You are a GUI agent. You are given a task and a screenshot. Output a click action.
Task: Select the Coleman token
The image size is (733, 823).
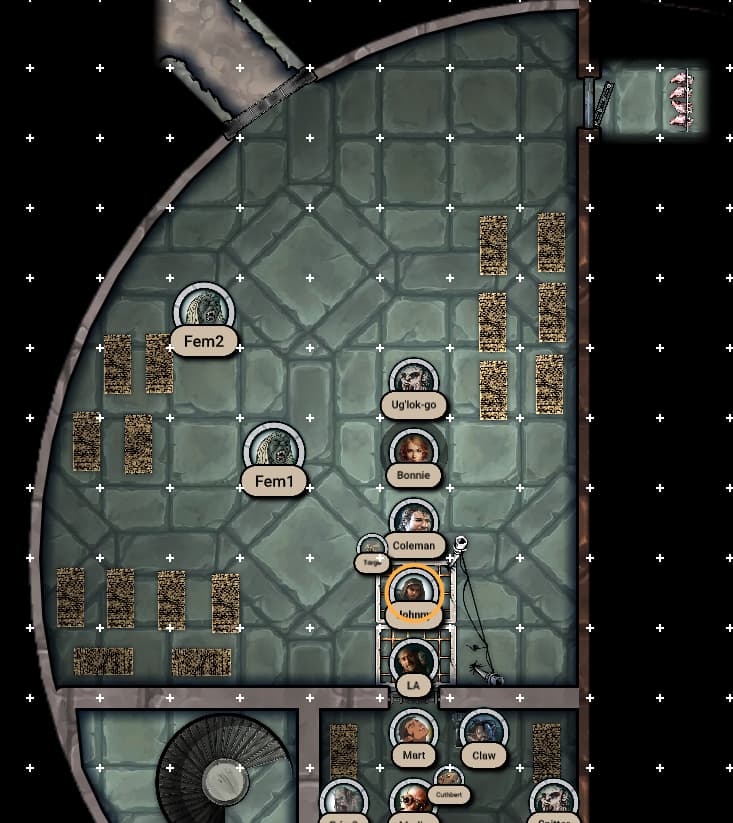pos(413,521)
